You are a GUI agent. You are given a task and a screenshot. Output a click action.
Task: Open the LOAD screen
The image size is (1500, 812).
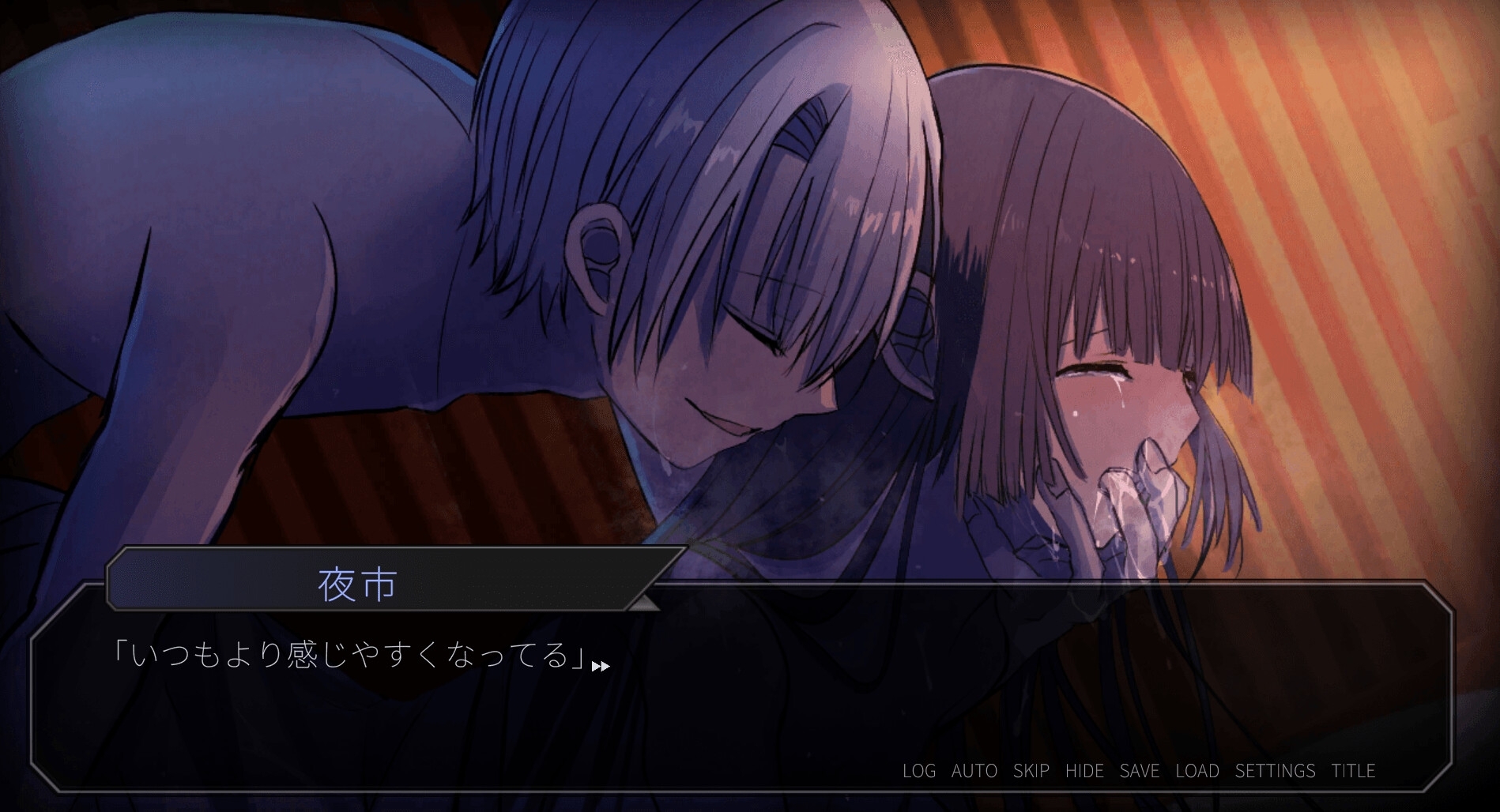coord(1197,771)
